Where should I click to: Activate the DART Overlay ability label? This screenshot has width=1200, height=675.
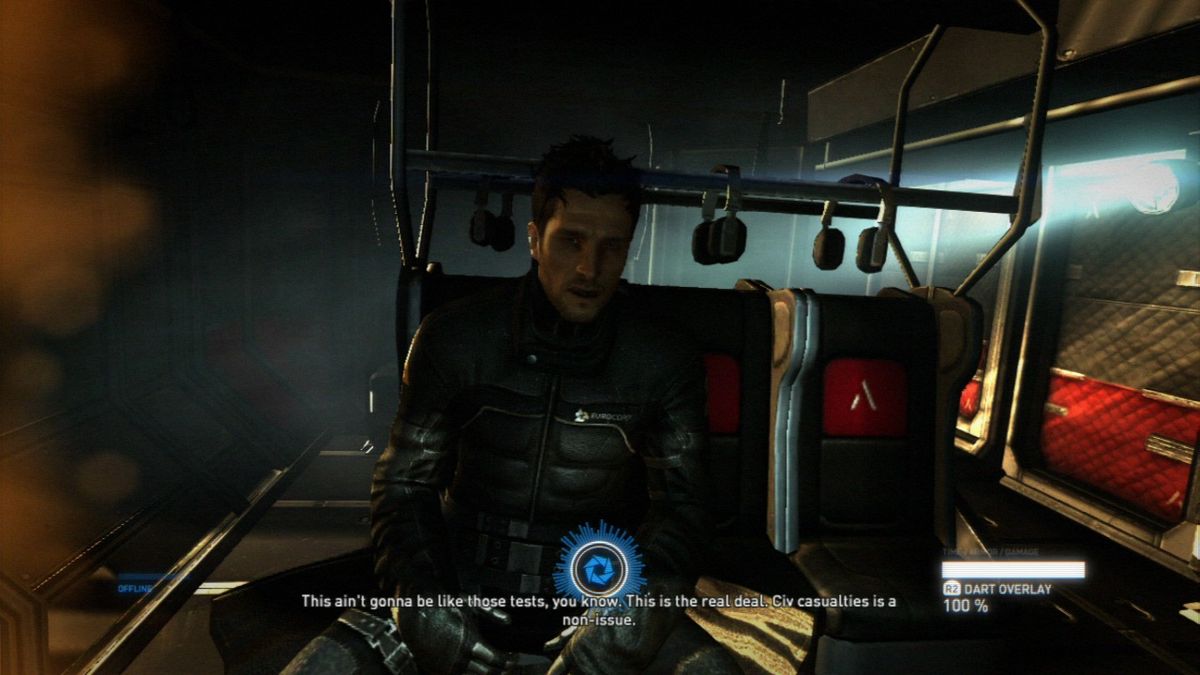1006,590
